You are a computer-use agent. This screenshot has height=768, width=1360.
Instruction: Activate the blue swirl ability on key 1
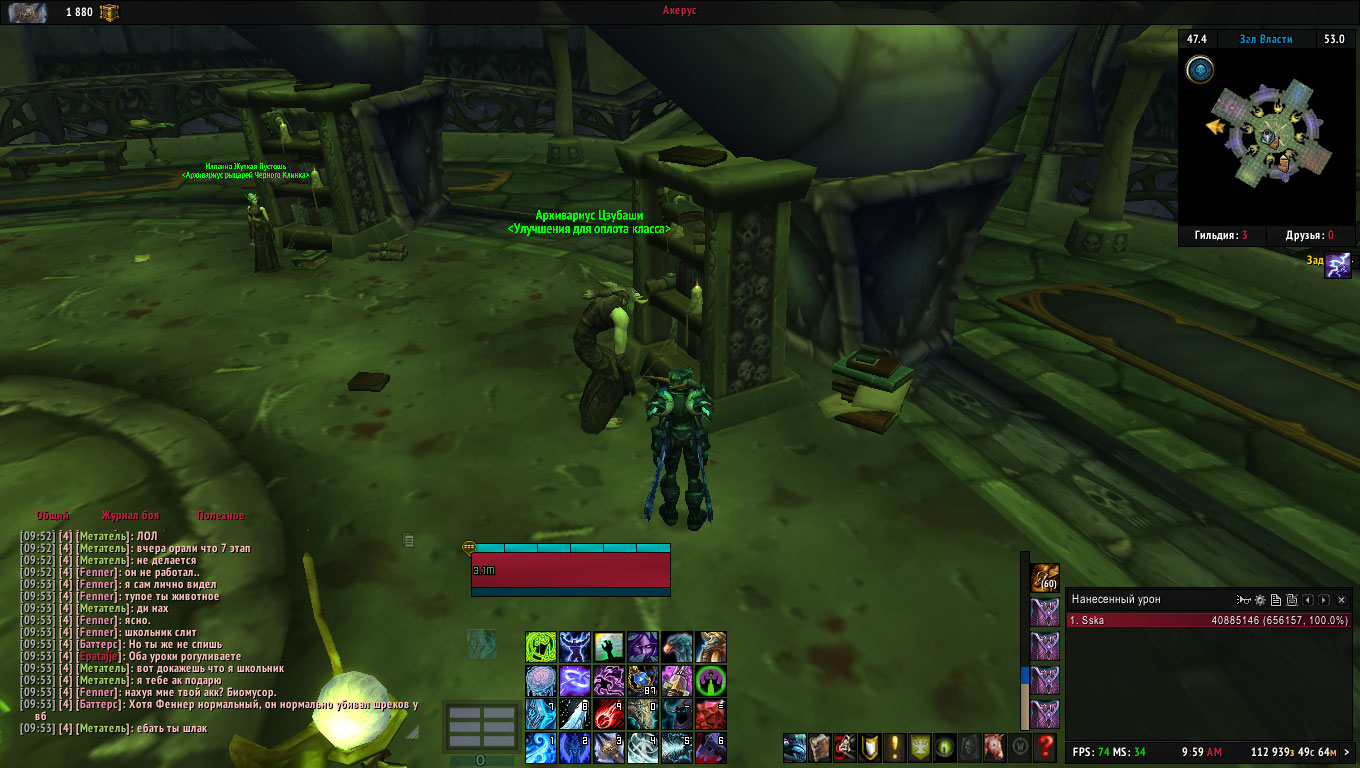pos(541,748)
